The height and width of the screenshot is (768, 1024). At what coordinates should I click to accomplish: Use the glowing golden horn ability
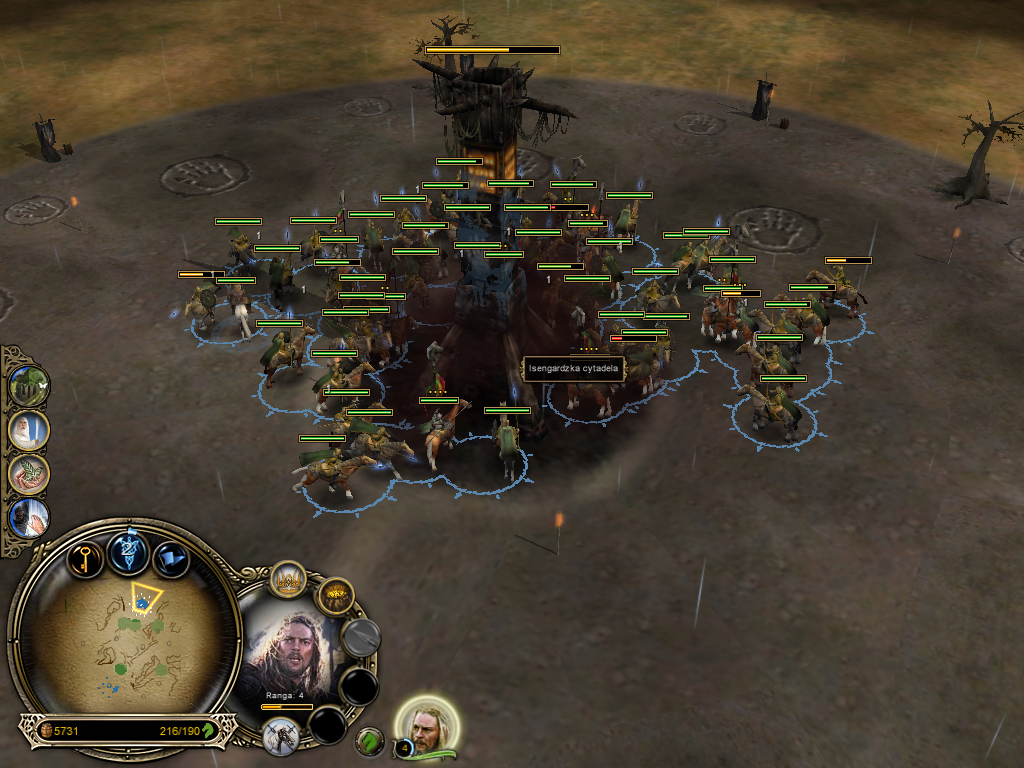coord(336,597)
